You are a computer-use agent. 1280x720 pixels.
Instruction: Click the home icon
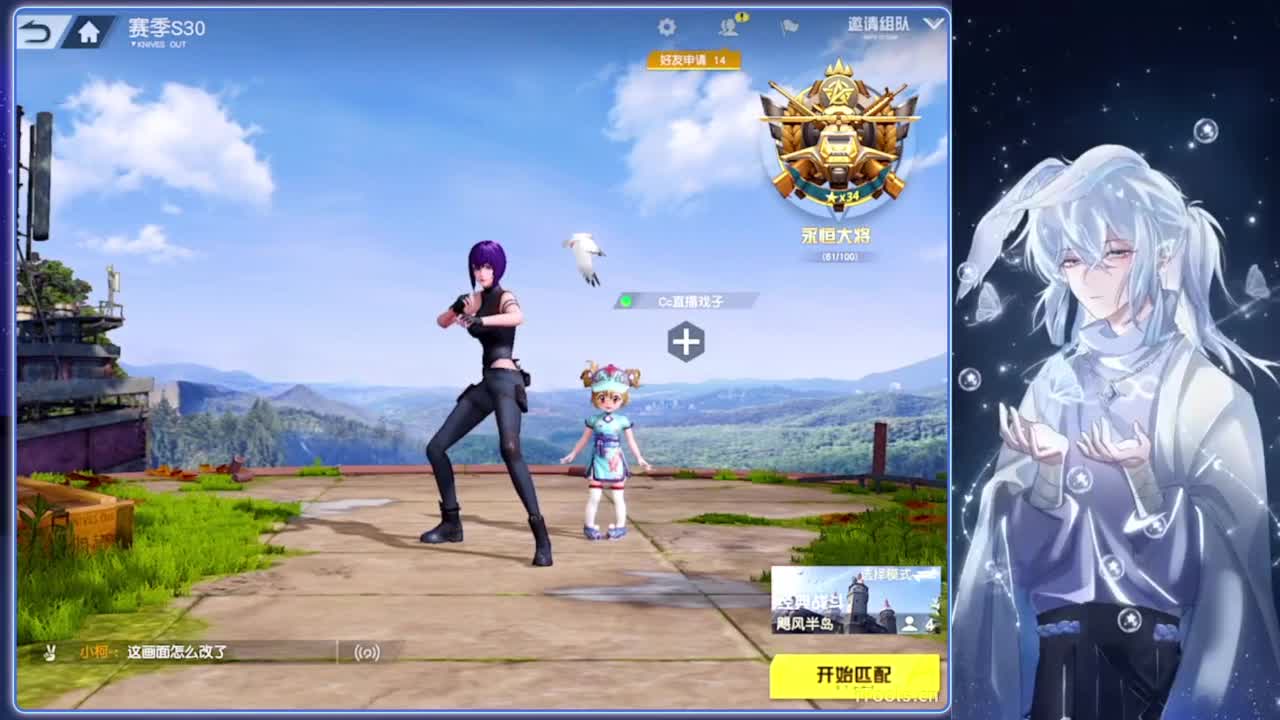(88, 30)
